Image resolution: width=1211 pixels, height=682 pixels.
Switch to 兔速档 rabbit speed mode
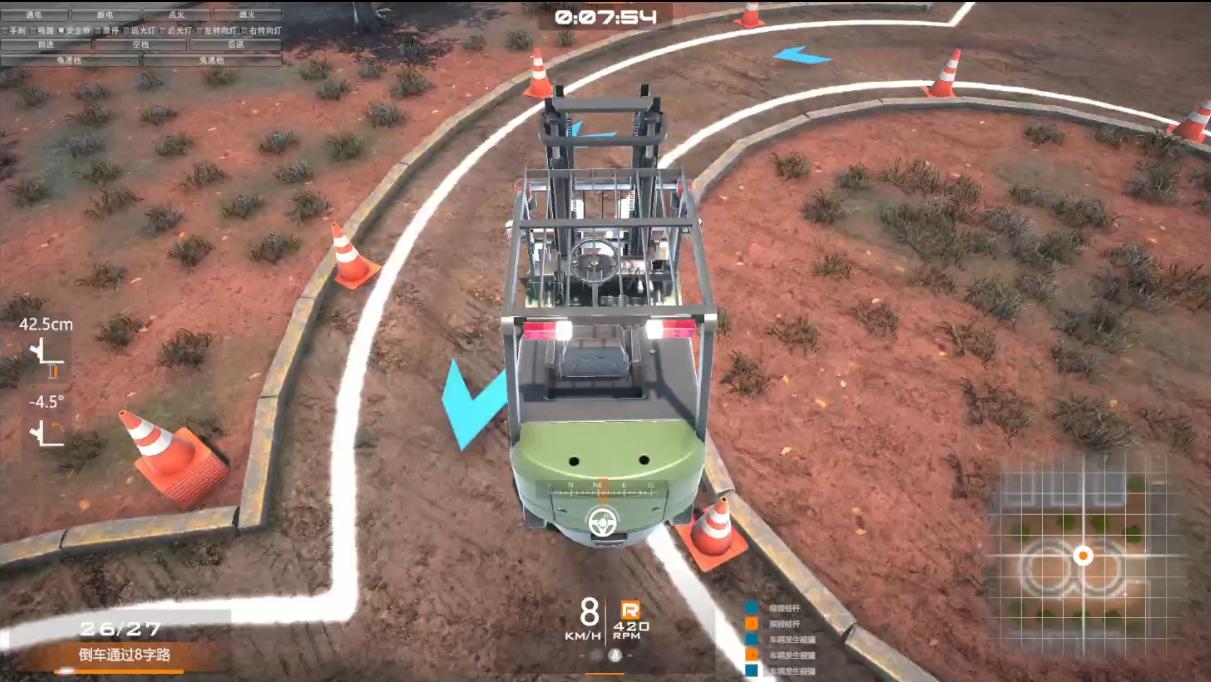tap(212, 60)
